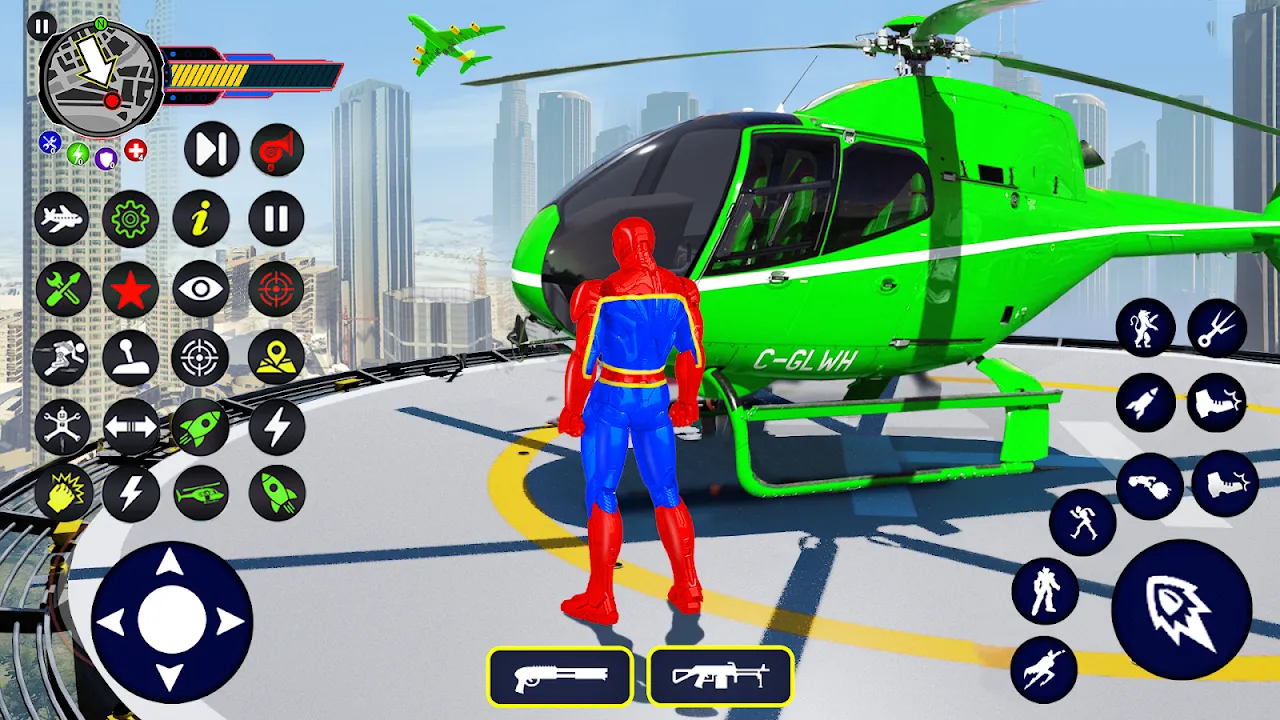Summon the green helicopter icon
The image size is (1280, 720).
pyautogui.click(x=201, y=493)
